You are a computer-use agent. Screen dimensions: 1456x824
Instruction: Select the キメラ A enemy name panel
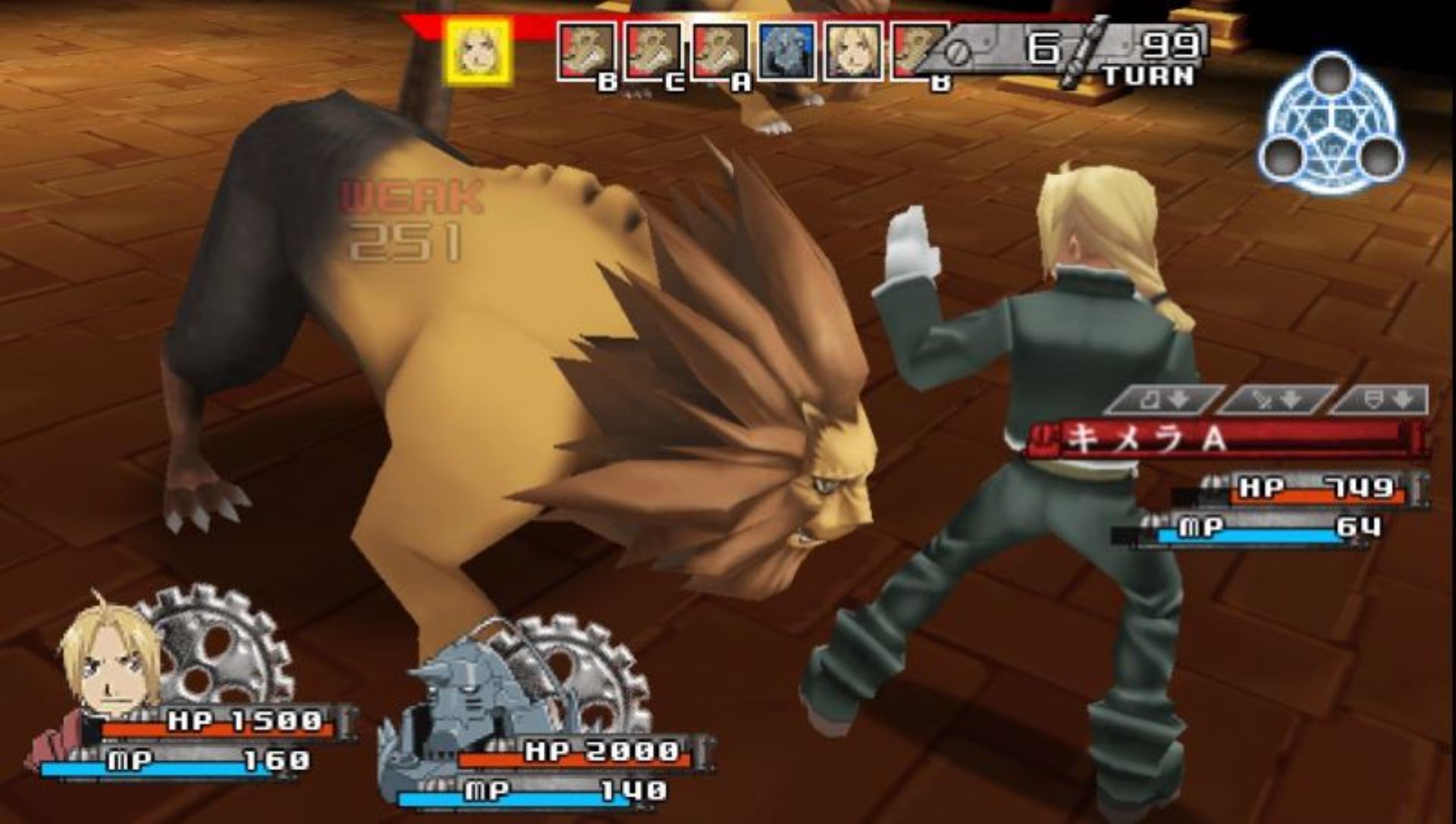tap(1225, 438)
